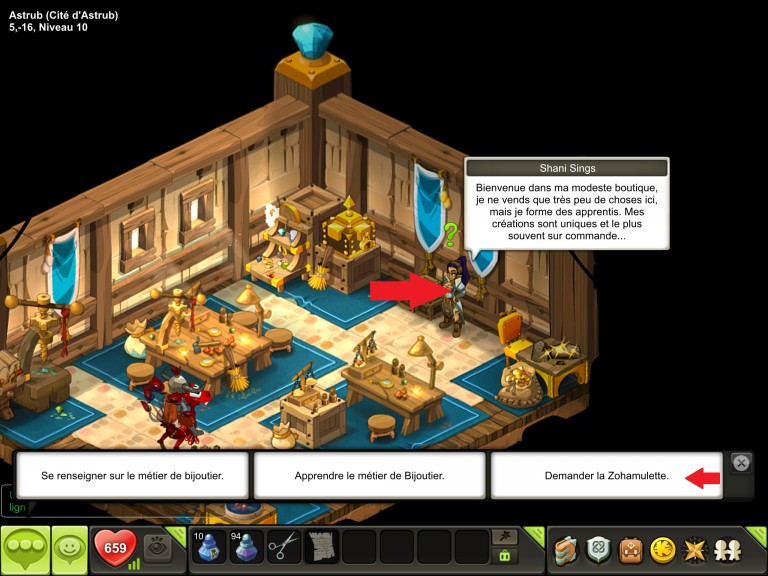Viewport: 768px width, 576px height.
Task: Close the dialogue with the X button
Action: (x=741, y=462)
